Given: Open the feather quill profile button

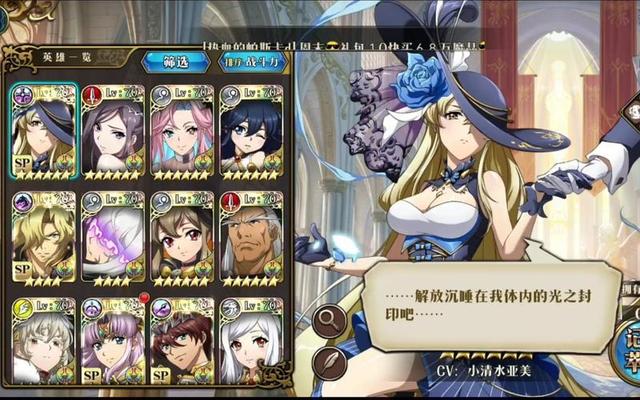Looking at the screenshot, I should pos(328,362).
